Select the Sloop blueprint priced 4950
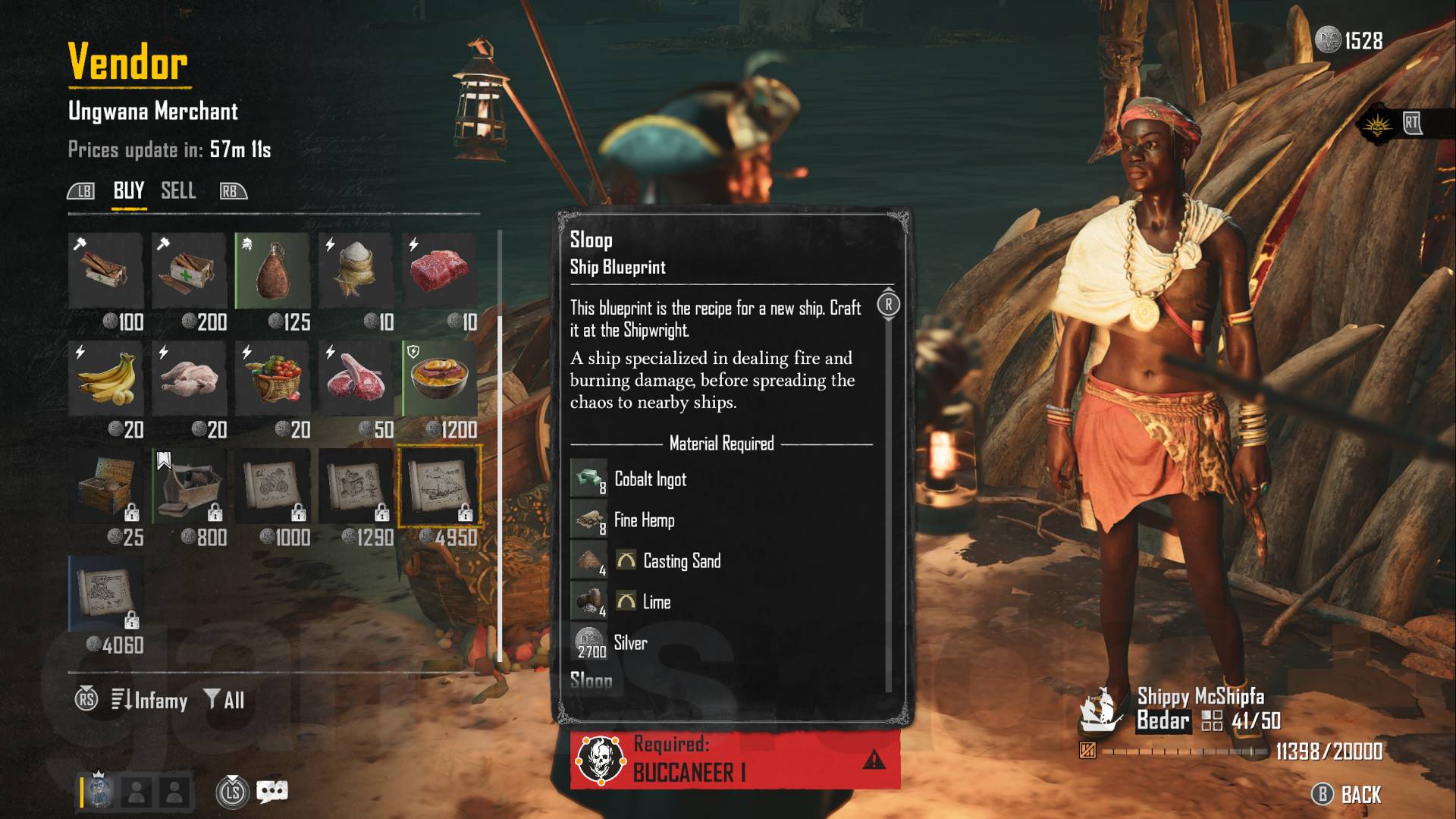This screenshot has width=1456, height=819. (x=440, y=486)
